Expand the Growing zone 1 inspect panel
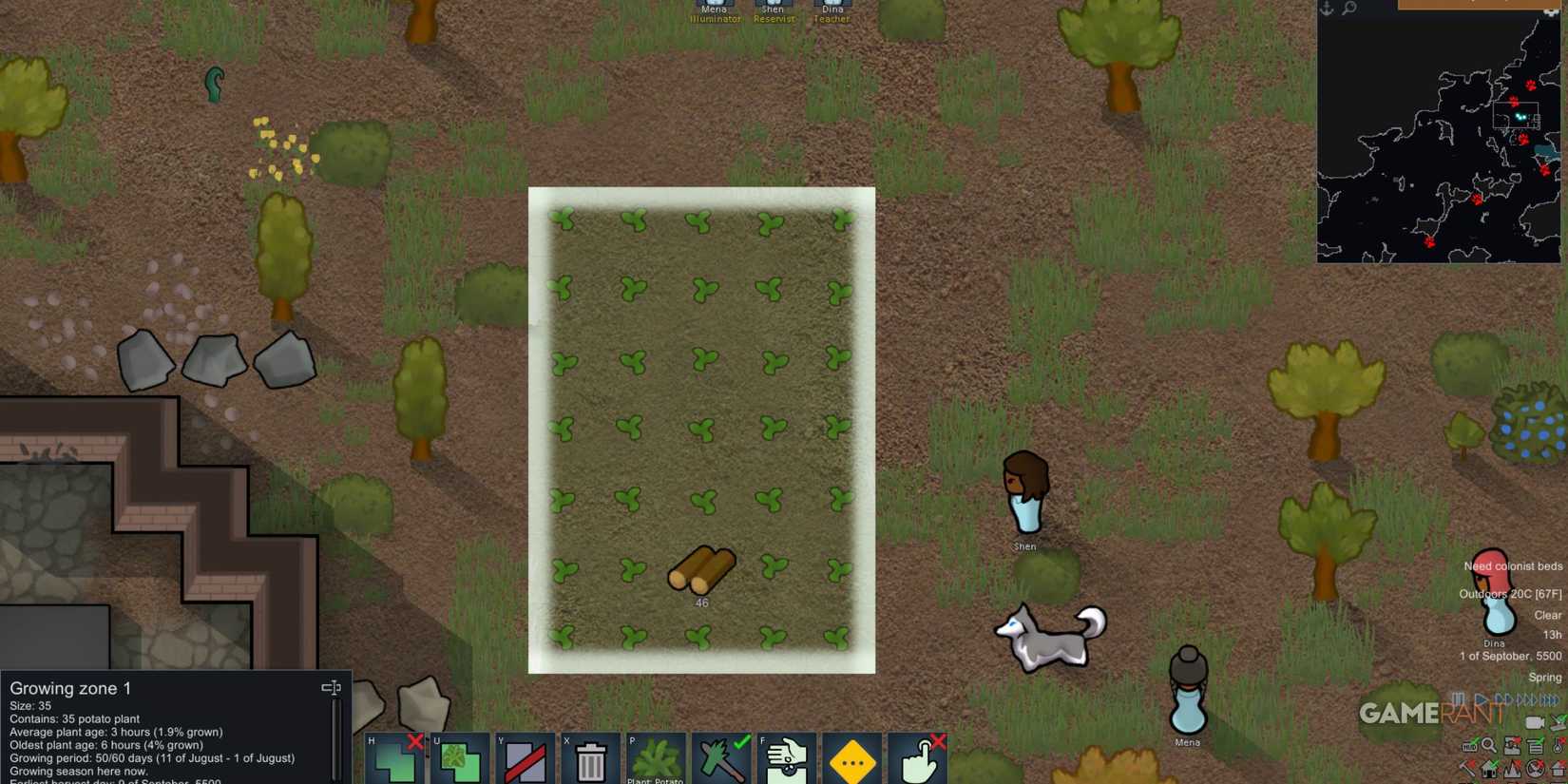The height and width of the screenshot is (784, 1568). 331,686
